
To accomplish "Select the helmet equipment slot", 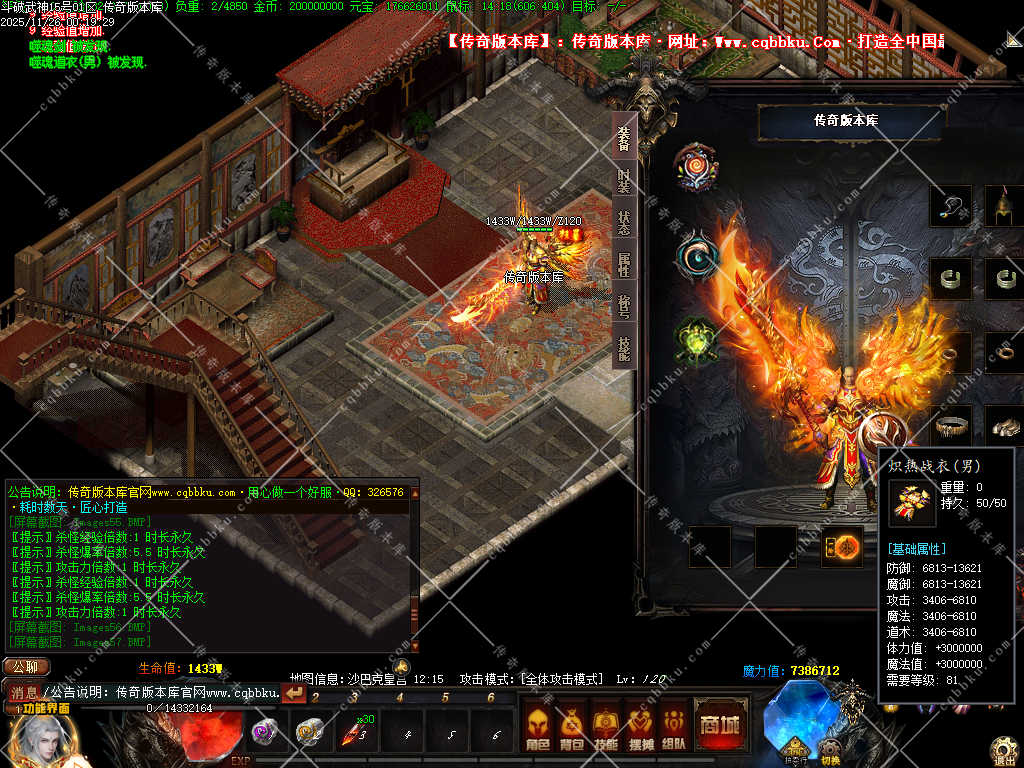I will click(x=1004, y=206).
